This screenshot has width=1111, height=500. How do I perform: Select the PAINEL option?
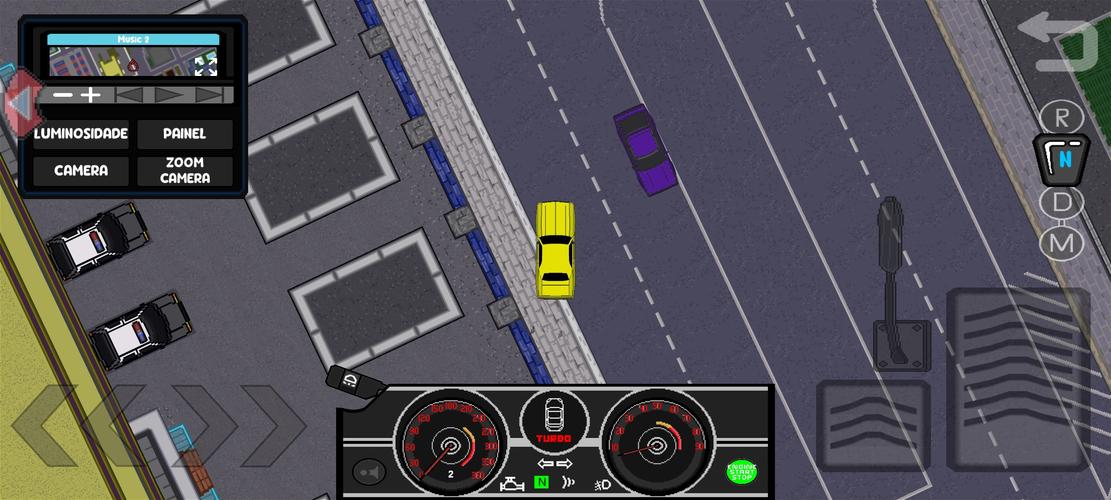coord(185,134)
